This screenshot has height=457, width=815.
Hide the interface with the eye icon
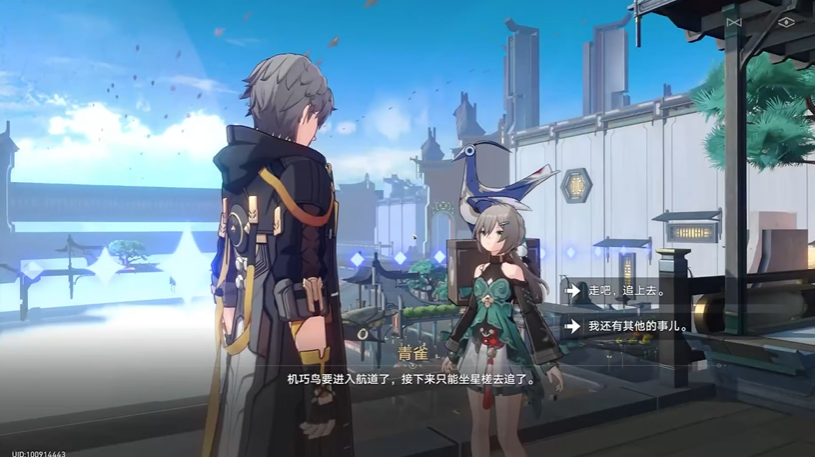click(x=785, y=22)
